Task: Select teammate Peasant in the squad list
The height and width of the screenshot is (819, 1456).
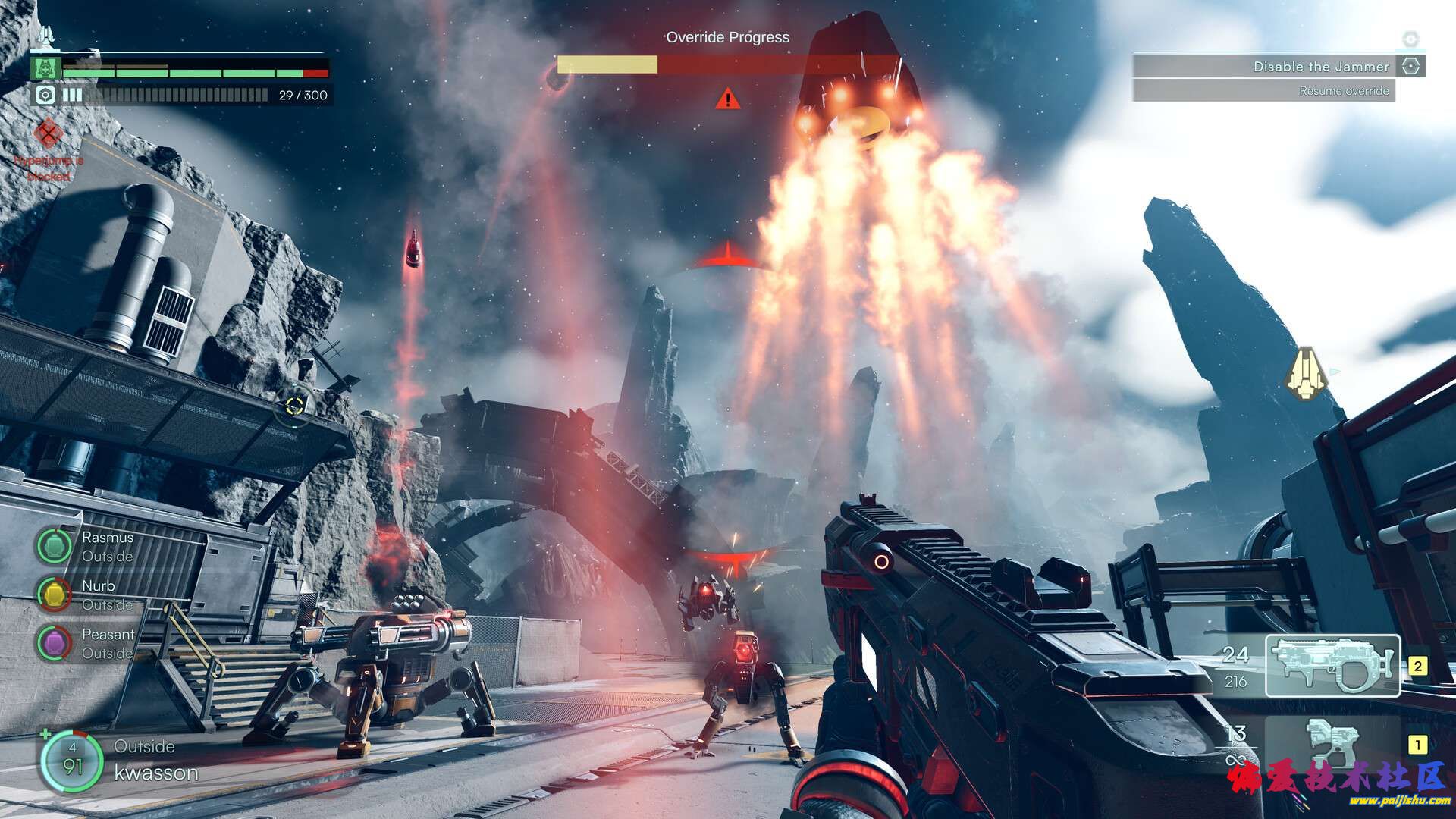Action: [54, 643]
